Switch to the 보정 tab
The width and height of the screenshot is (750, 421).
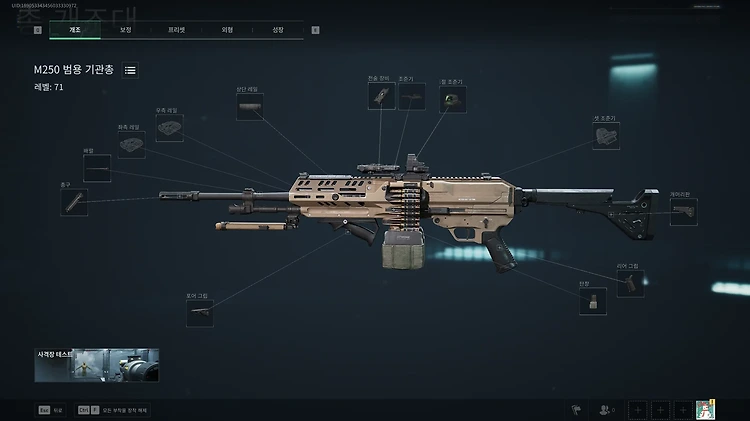pos(125,30)
